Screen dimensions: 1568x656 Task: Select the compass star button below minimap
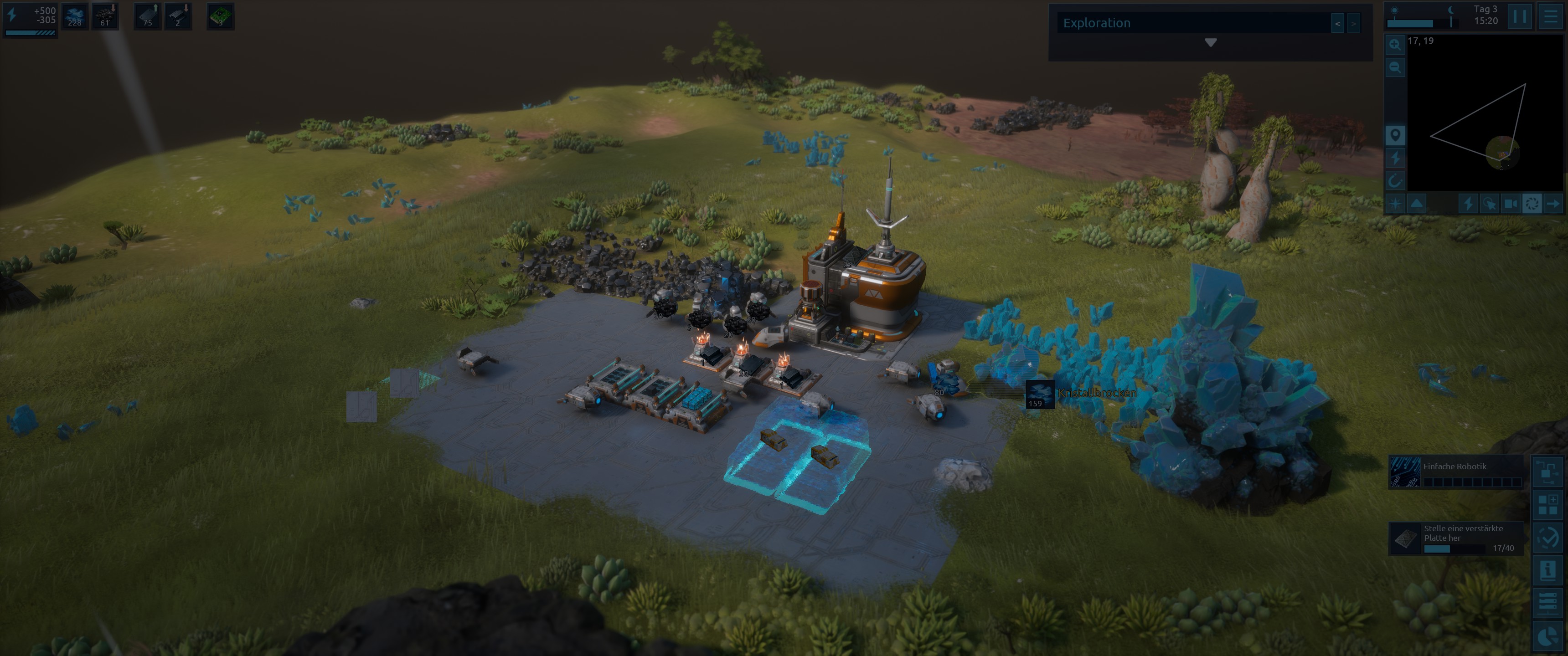1394,203
